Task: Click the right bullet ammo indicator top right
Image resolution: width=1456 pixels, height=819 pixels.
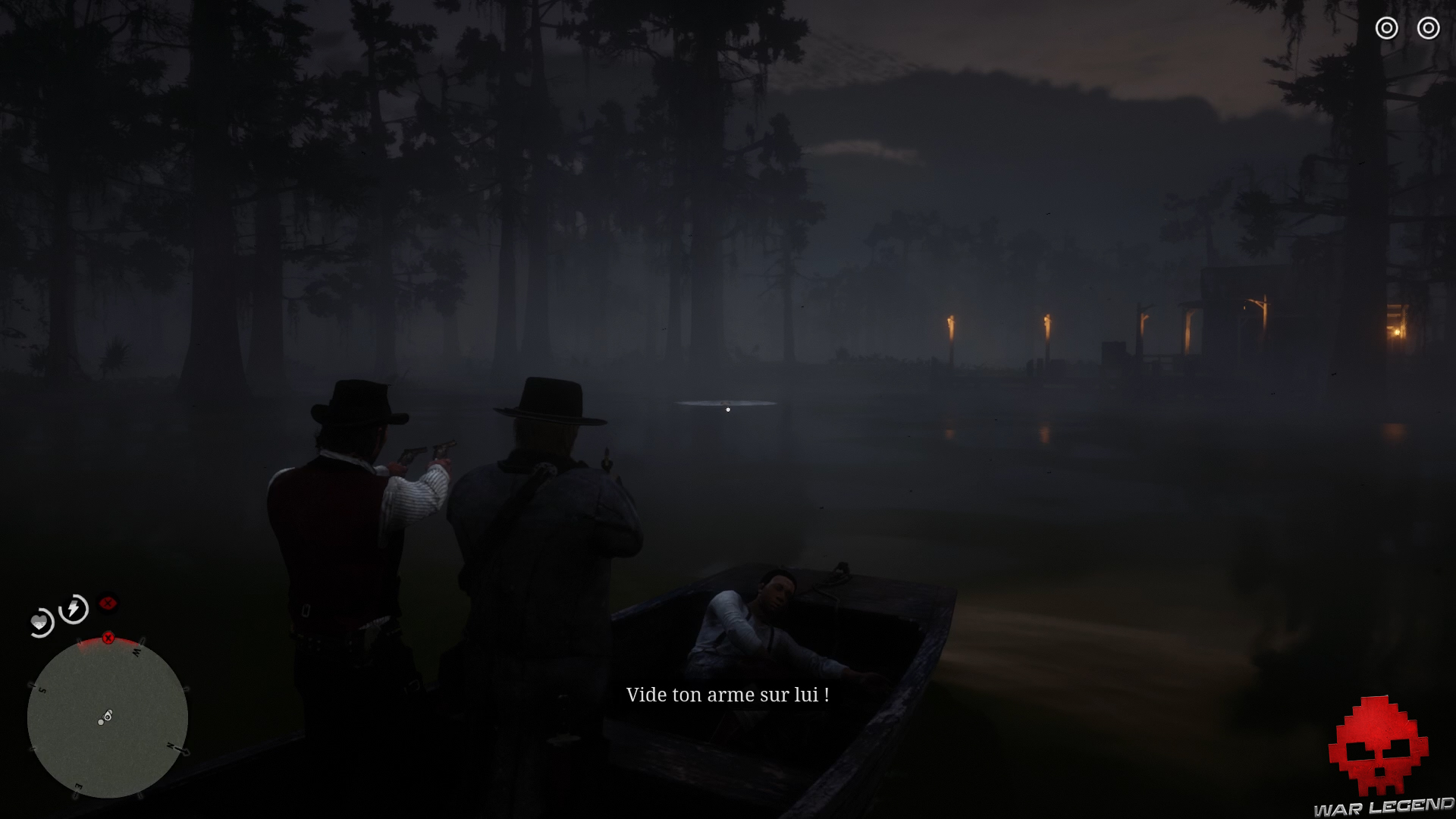Action: point(1429,28)
